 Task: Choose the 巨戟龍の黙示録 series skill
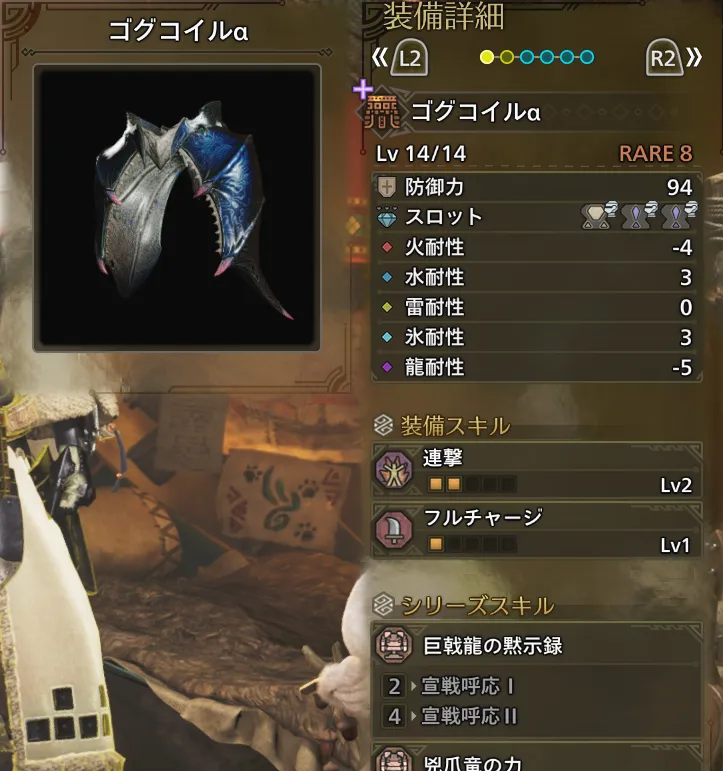click(x=537, y=646)
